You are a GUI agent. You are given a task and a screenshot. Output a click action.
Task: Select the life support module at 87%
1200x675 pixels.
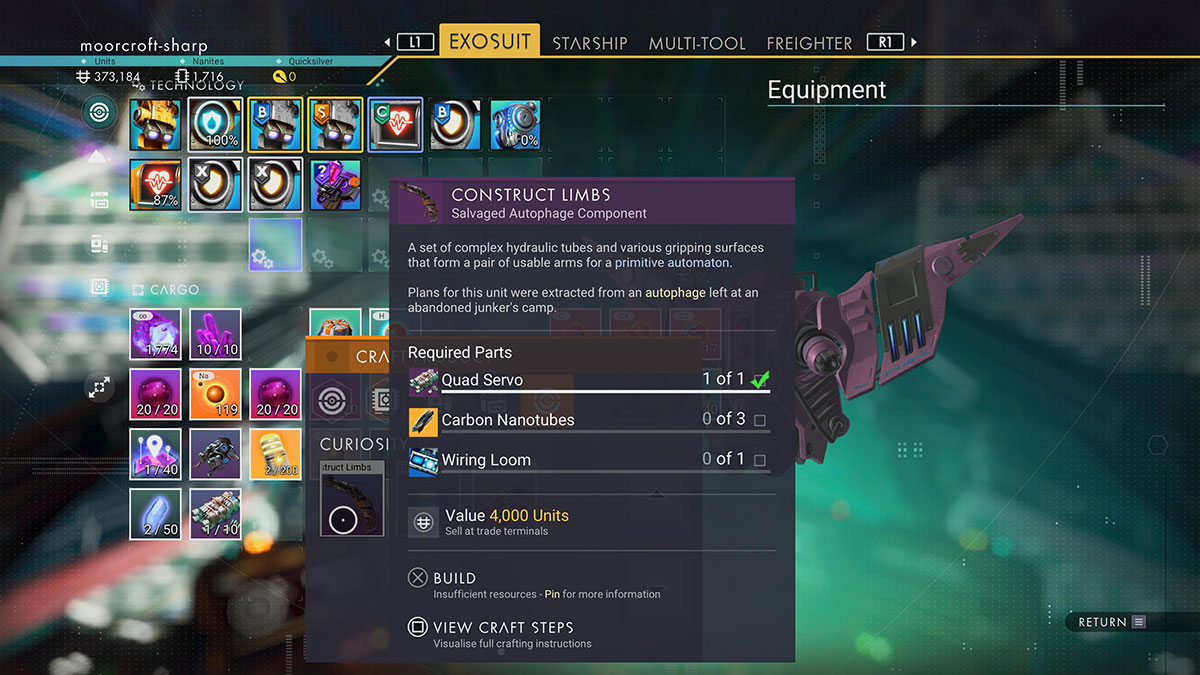(155, 185)
